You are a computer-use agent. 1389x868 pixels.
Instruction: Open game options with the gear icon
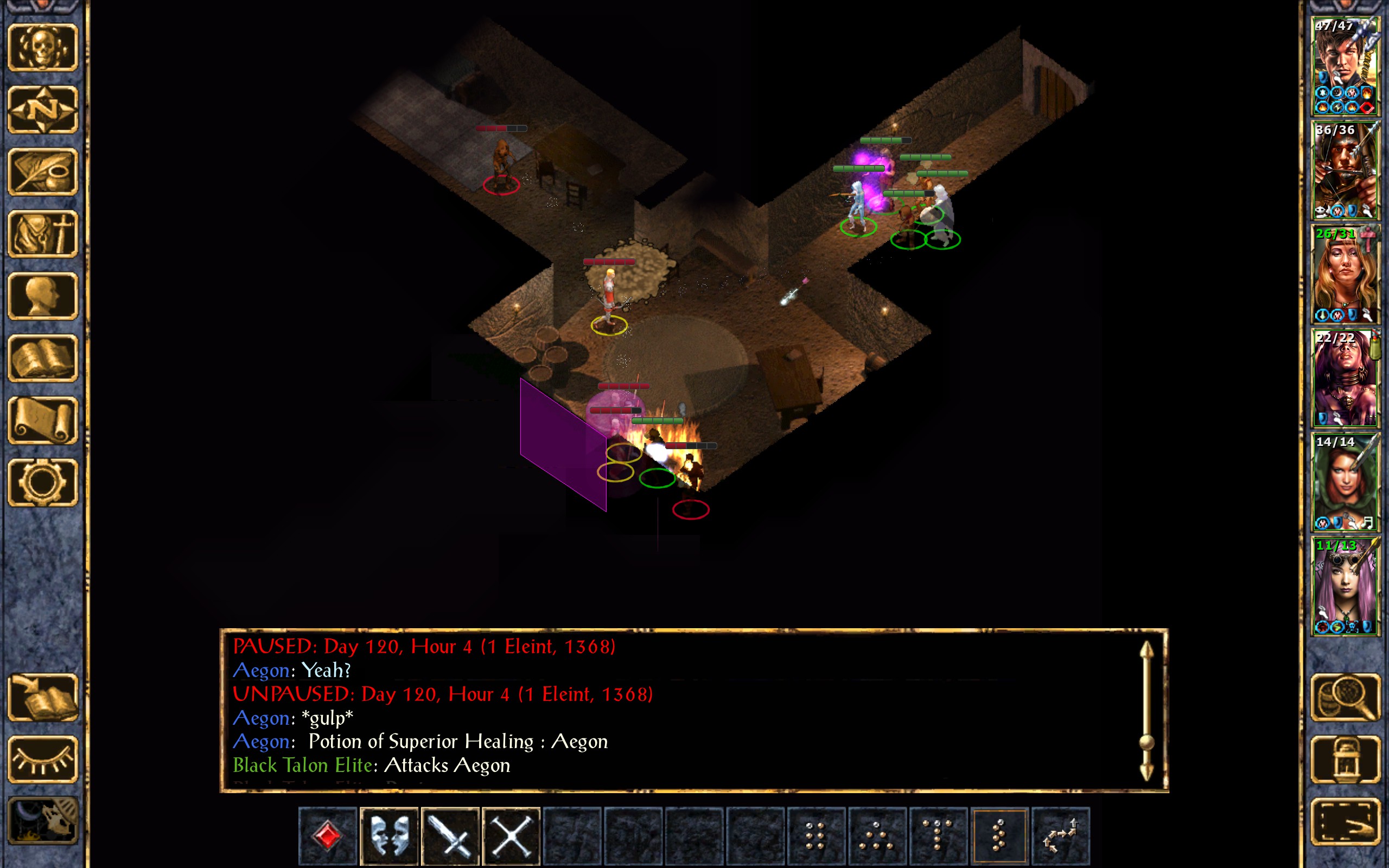(43, 482)
